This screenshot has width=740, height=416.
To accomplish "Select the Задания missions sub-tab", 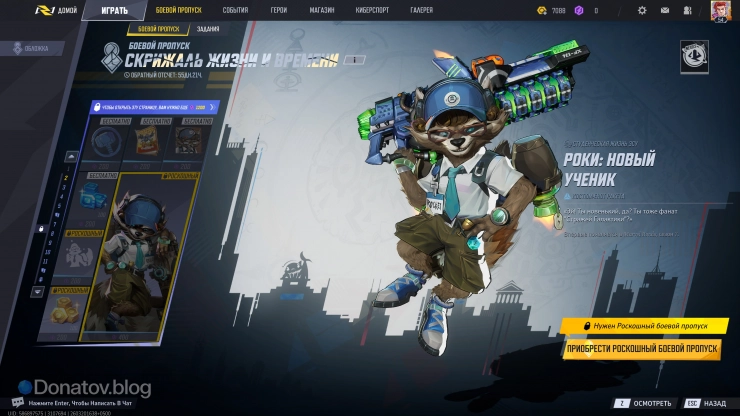I will 208,30.
